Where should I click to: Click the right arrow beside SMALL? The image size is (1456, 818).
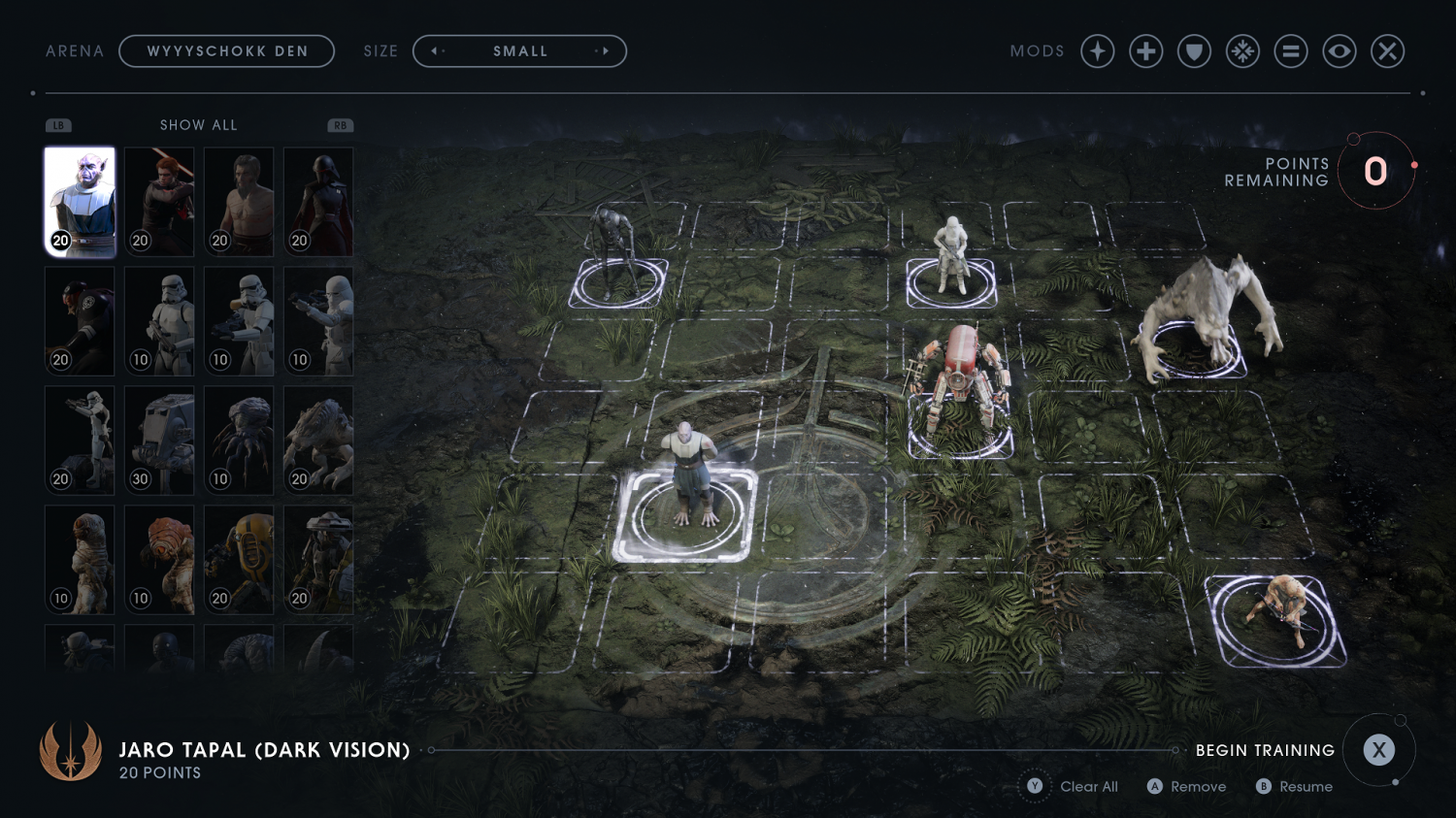pos(606,51)
